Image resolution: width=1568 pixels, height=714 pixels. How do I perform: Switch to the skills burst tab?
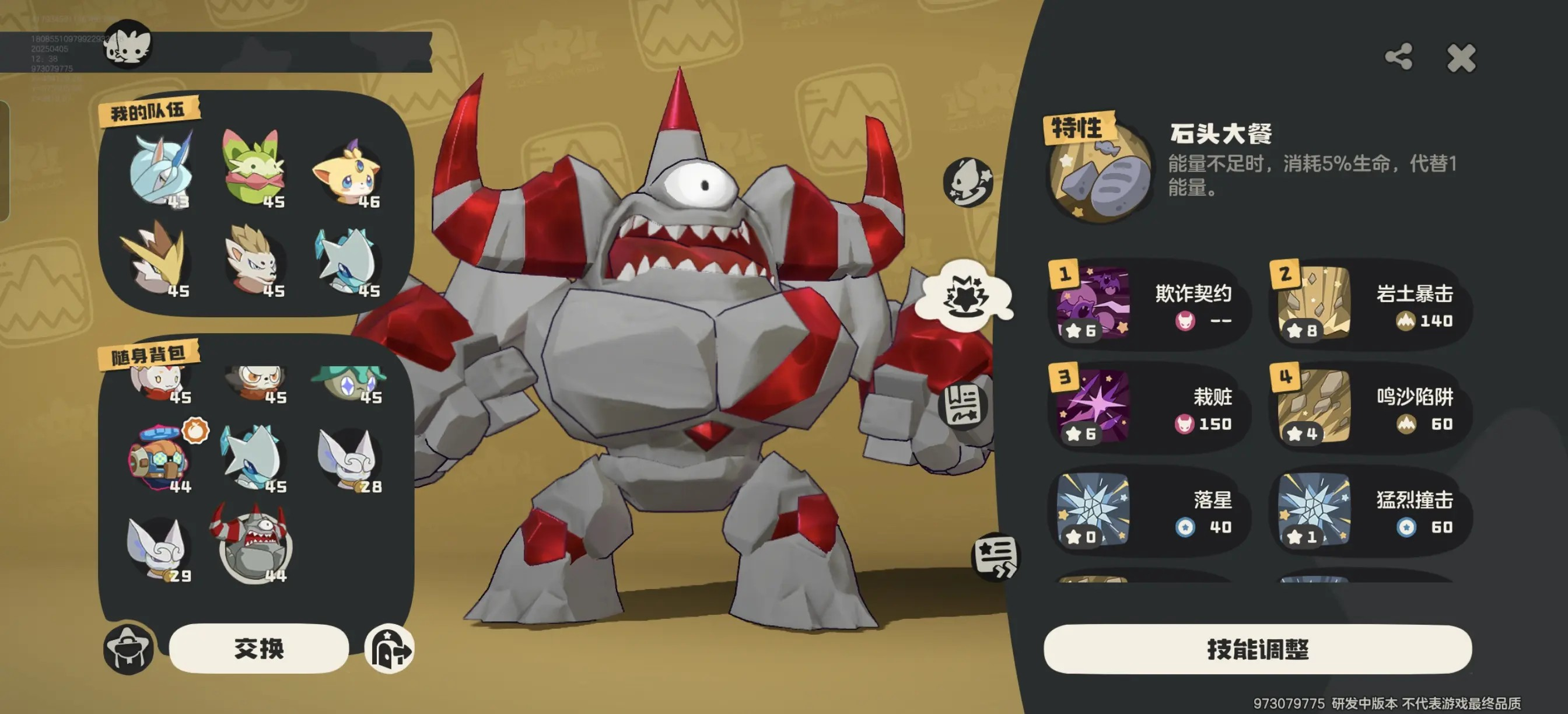tap(965, 296)
